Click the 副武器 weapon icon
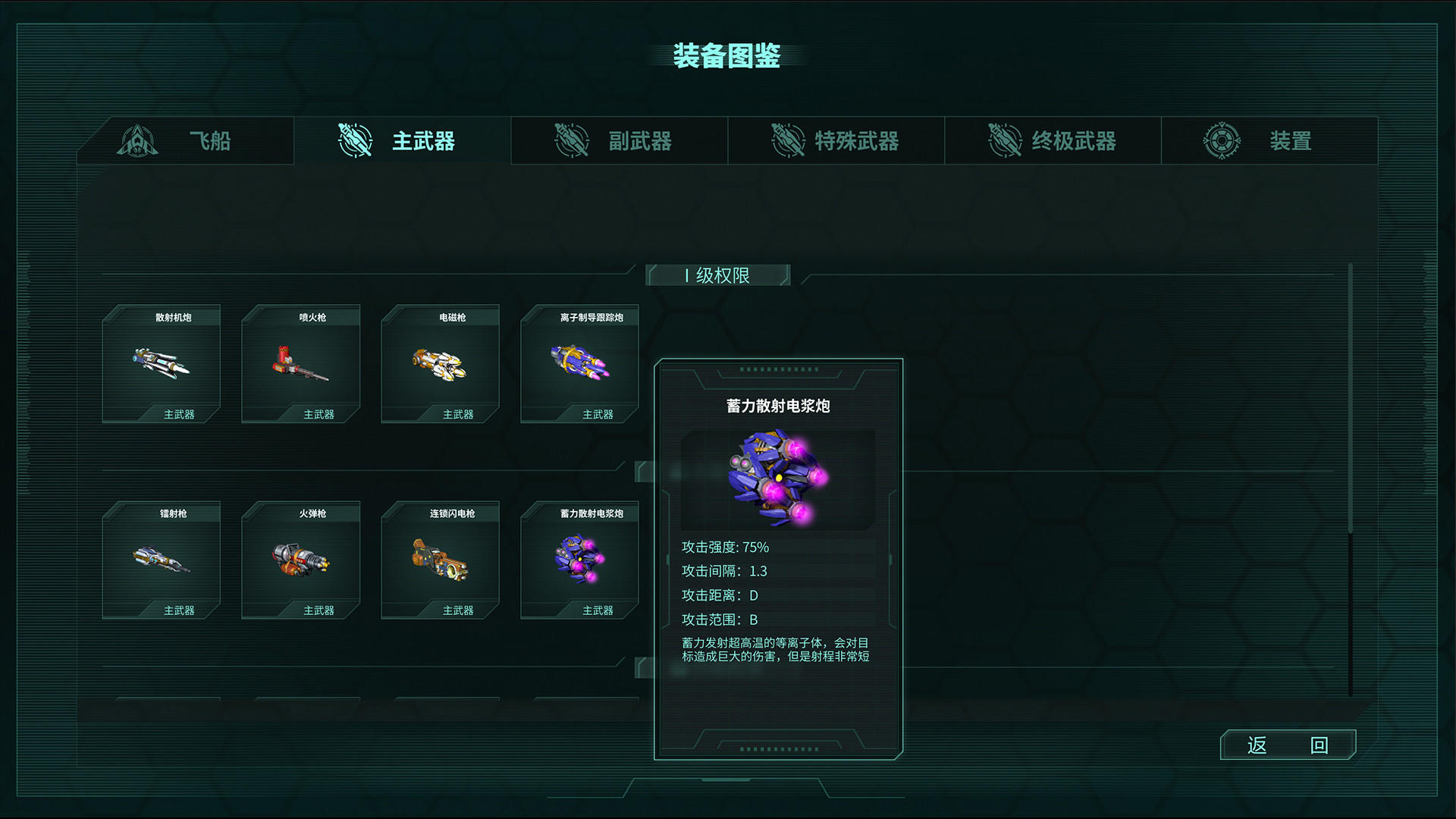This screenshot has height=819, width=1456. [570, 140]
